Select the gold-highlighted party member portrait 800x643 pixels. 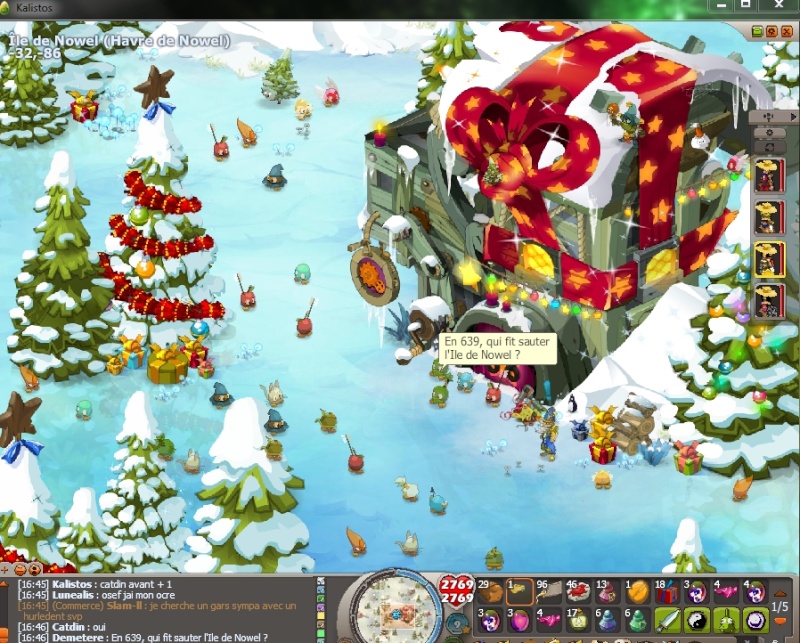point(769,258)
